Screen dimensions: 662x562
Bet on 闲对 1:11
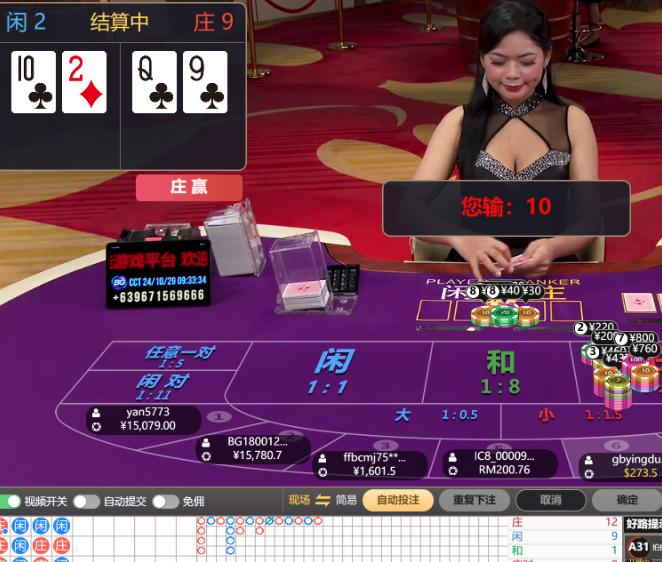162,386
